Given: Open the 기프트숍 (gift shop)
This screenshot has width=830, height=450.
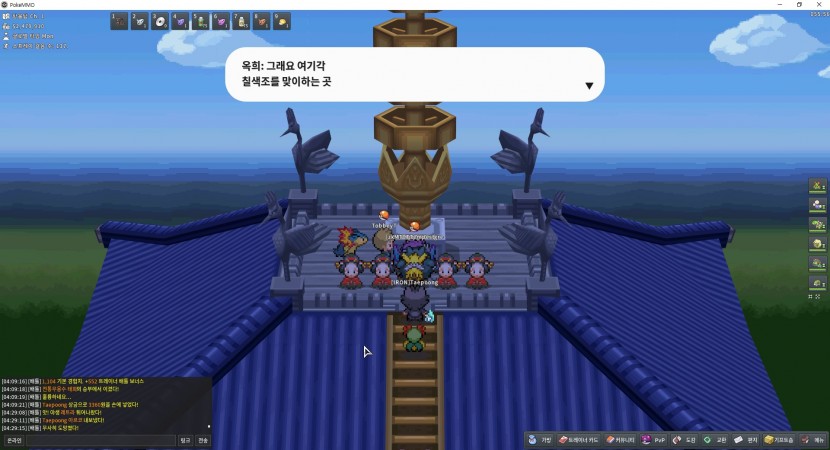Looking at the screenshot, I should (x=780, y=440).
